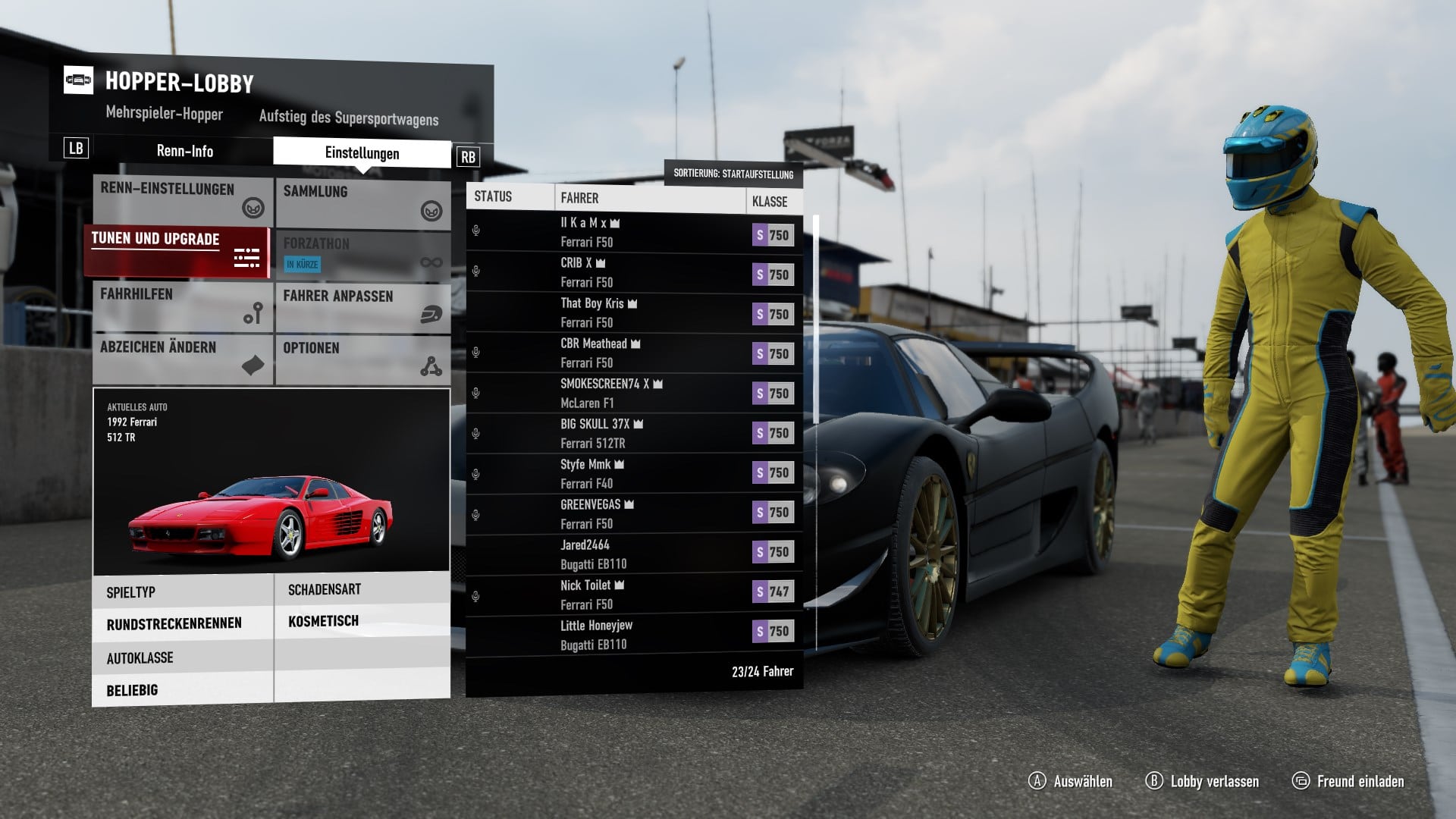Image resolution: width=1456 pixels, height=819 pixels.
Task: Open the Fahrhilfen menu tile
Action: pos(182,306)
